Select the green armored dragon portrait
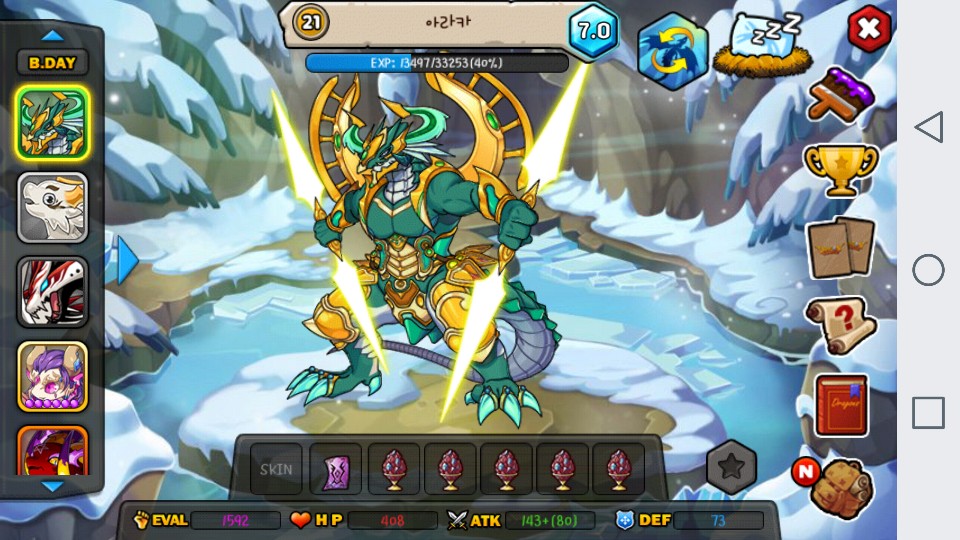Screen dimensions: 960x540 (52, 122)
